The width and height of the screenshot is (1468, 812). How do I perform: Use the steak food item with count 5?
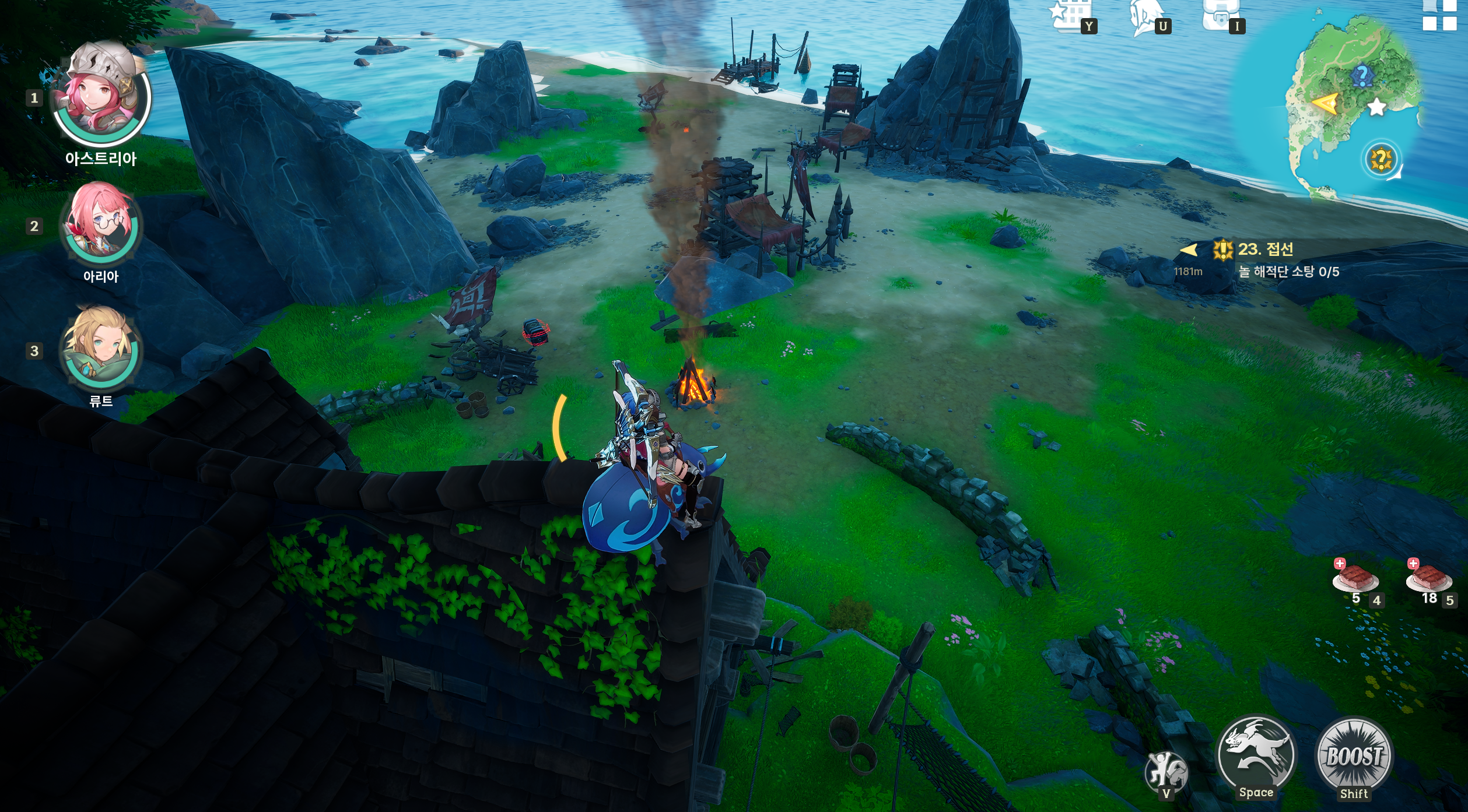click(x=1355, y=579)
